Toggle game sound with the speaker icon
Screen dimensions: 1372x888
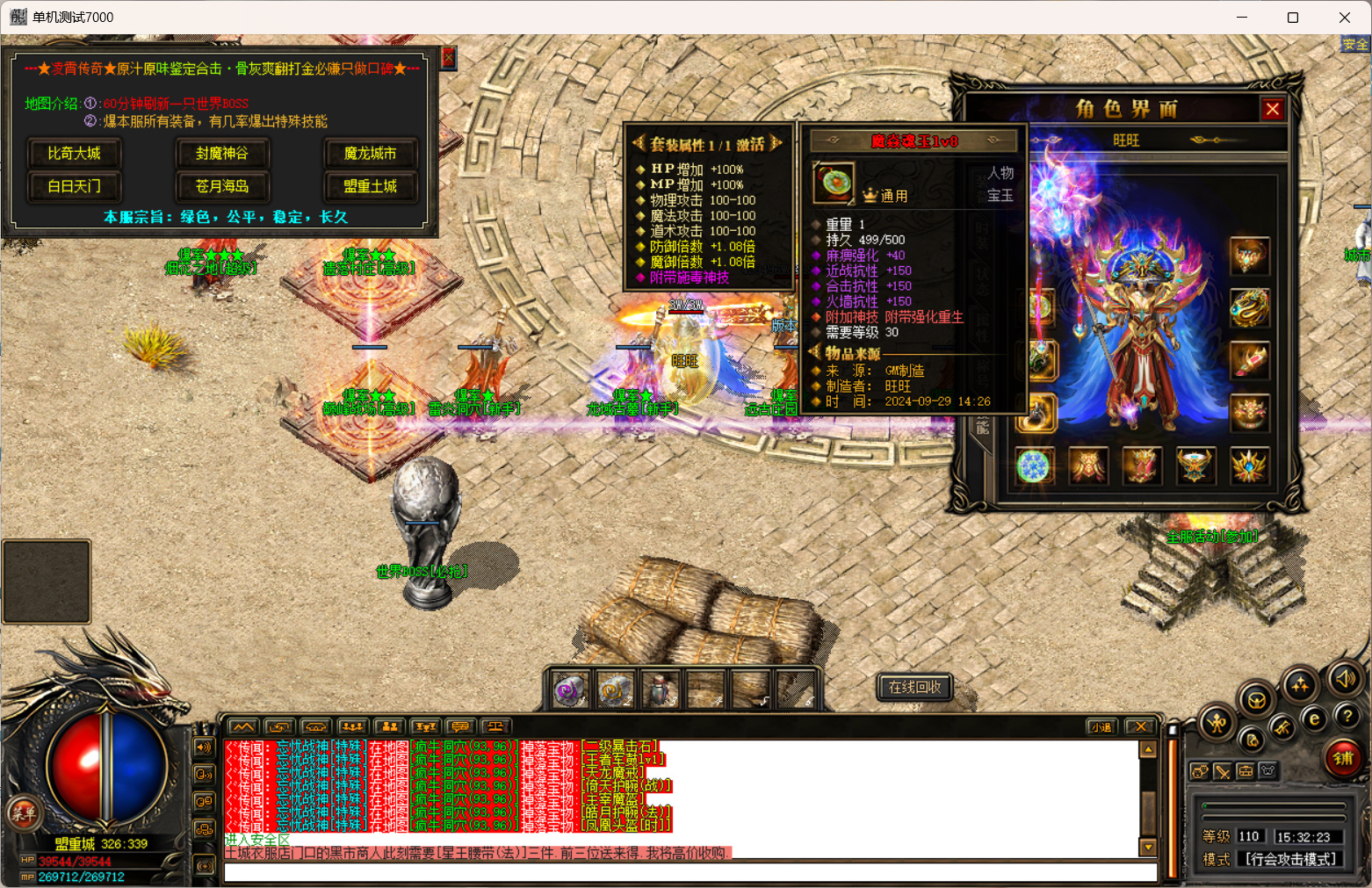pyautogui.click(x=1344, y=679)
